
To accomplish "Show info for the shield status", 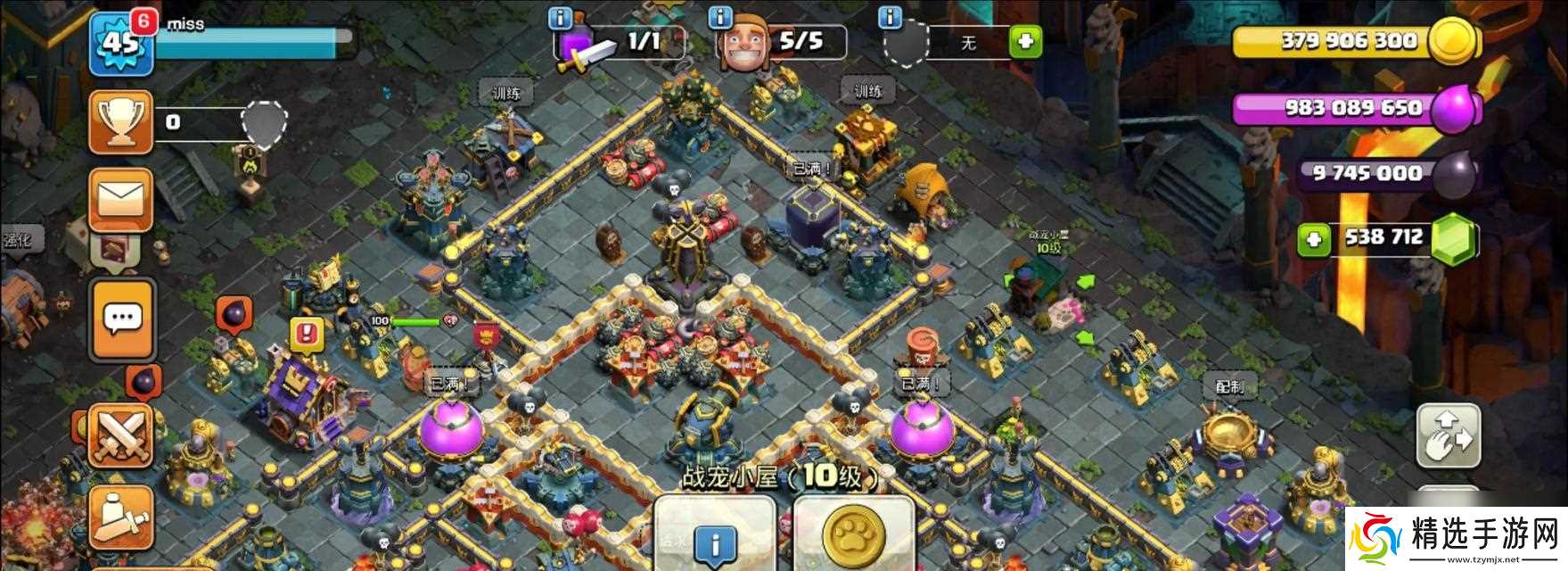I will (888, 18).
